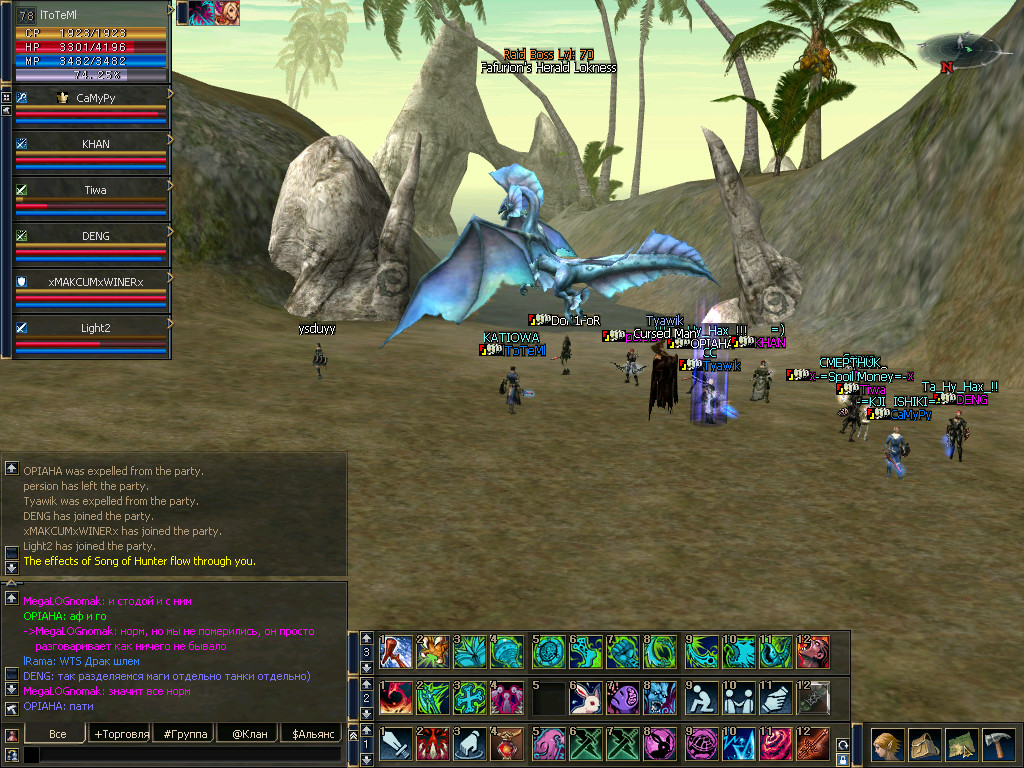Click the chat text input field
This screenshot has height=768, width=1024.
point(190,755)
